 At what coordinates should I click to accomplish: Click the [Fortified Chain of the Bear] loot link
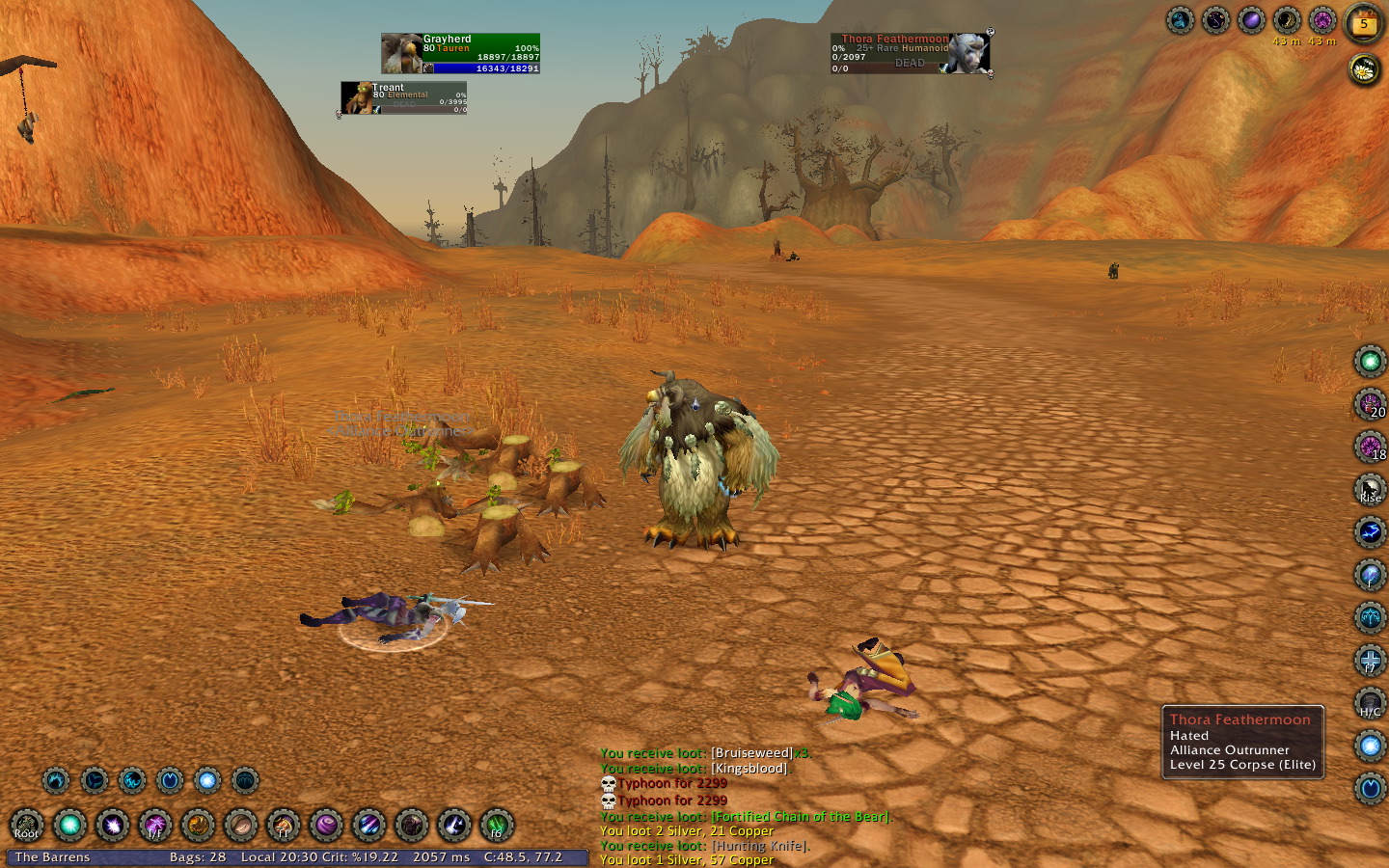coord(800,817)
